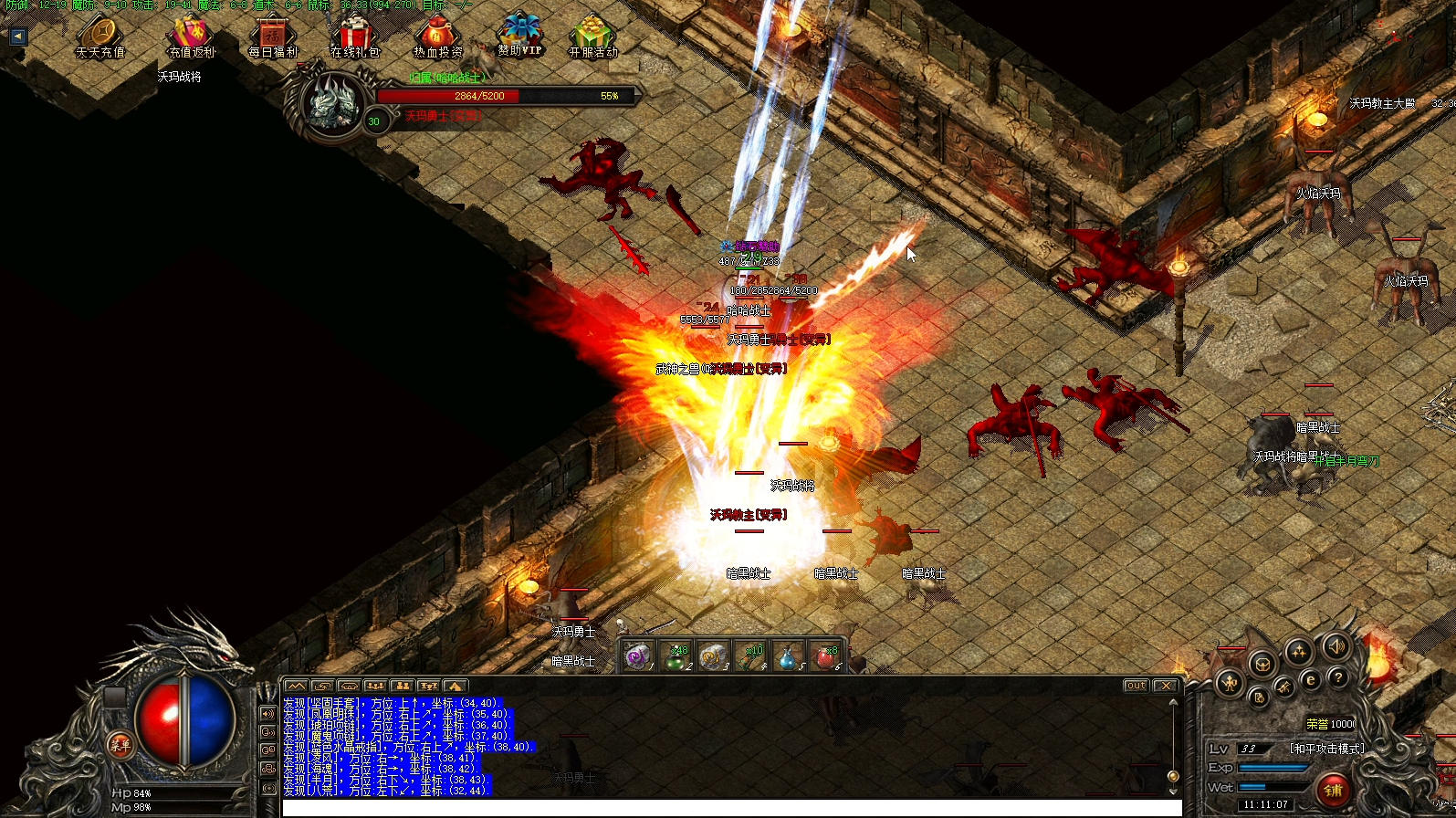
Task: Open help with the question mark button
Action: point(1337,678)
